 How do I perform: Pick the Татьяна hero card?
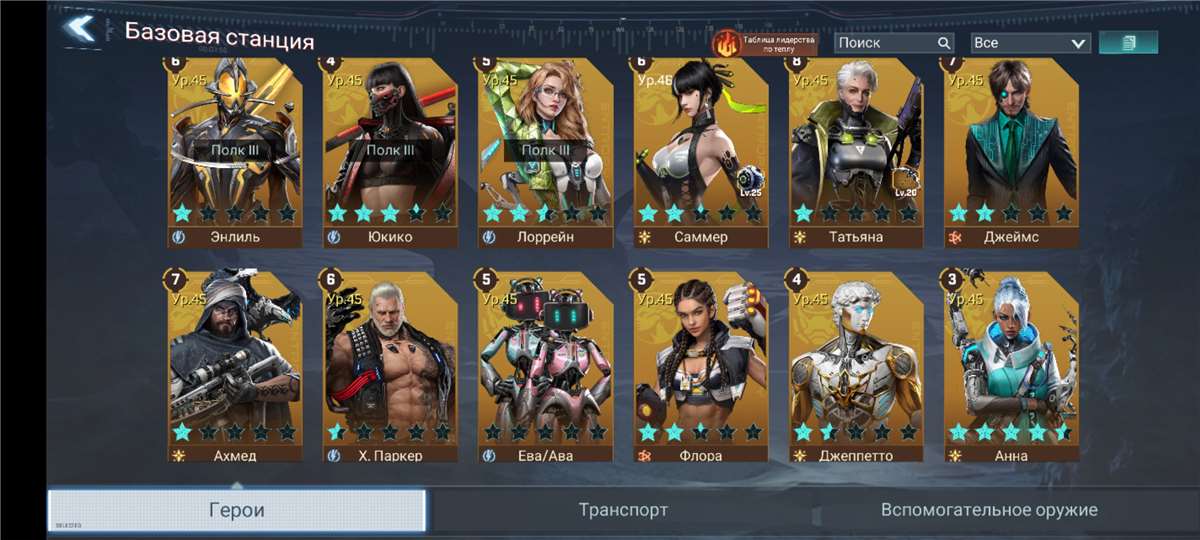coord(856,150)
